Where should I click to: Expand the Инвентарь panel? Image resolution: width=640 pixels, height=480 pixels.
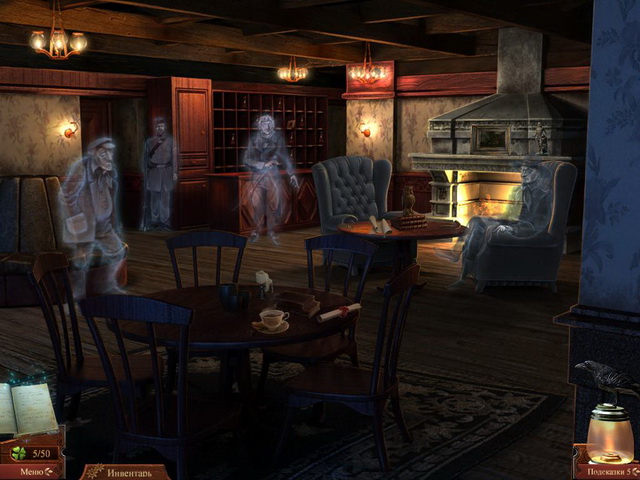(x=124, y=472)
